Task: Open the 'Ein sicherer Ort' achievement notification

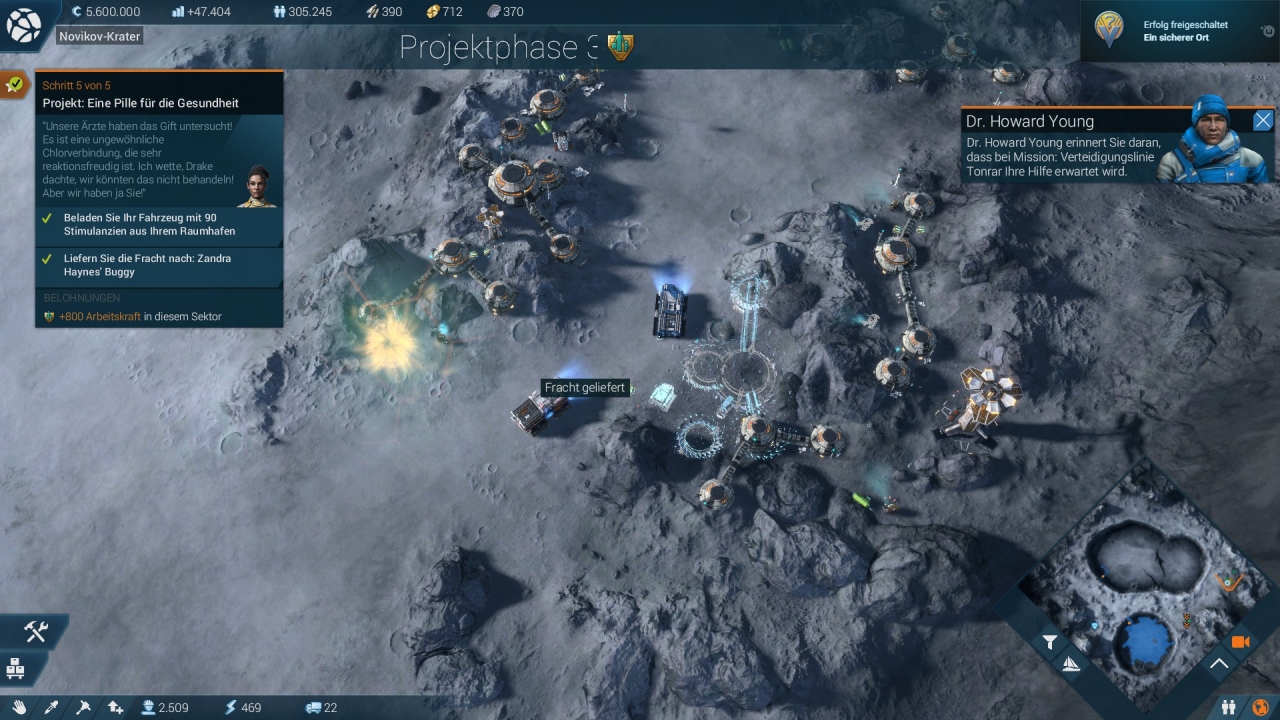Action: [1178, 31]
